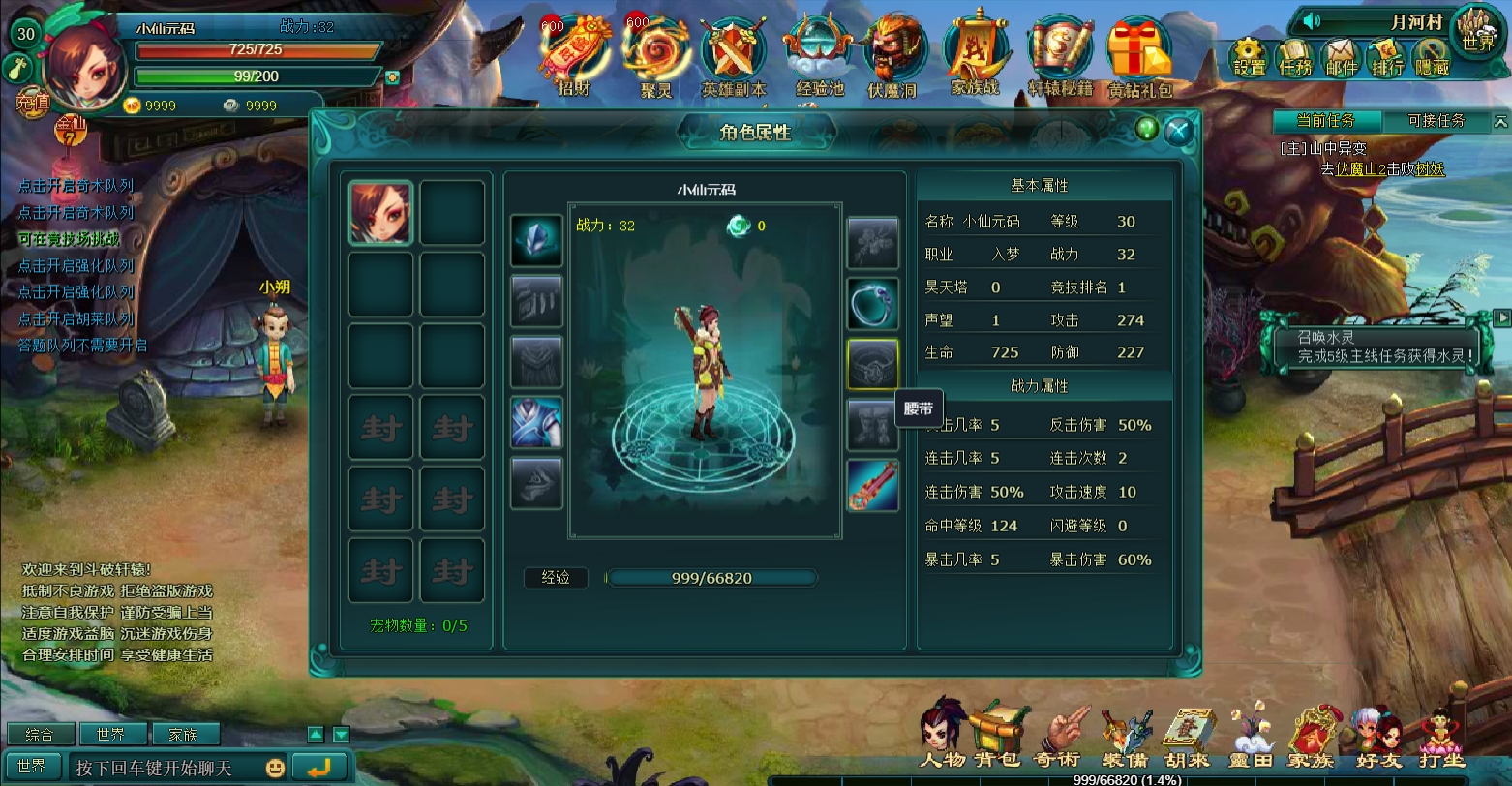Open the 背包 bag from bottom bar
This screenshot has width=1512, height=786.
[x=997, y=736]
